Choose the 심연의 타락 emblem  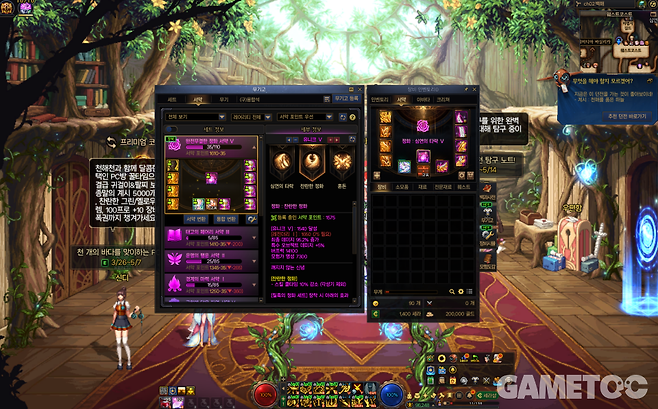click(283, 163)
